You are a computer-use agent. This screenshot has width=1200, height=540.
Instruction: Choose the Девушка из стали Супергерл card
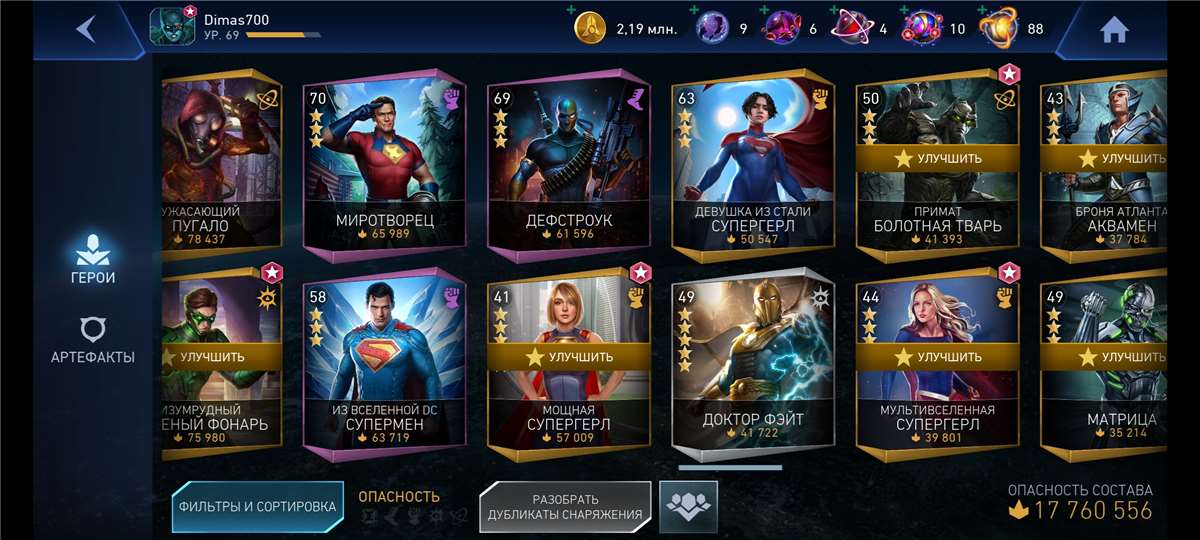752,165
